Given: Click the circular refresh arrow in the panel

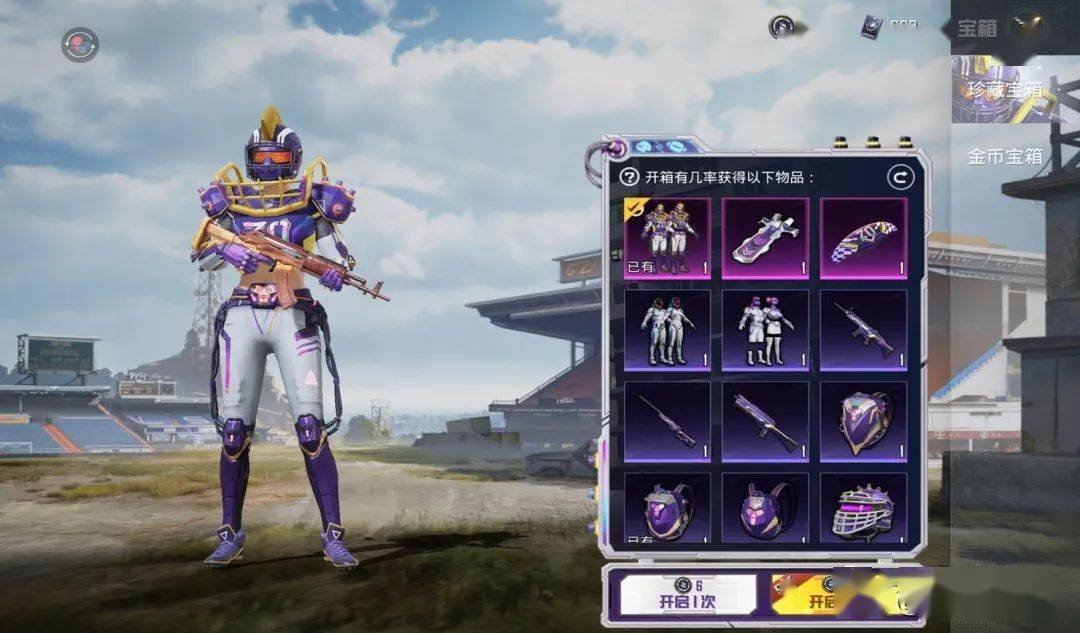Looking at the screenshot, I should coord(900,178).
